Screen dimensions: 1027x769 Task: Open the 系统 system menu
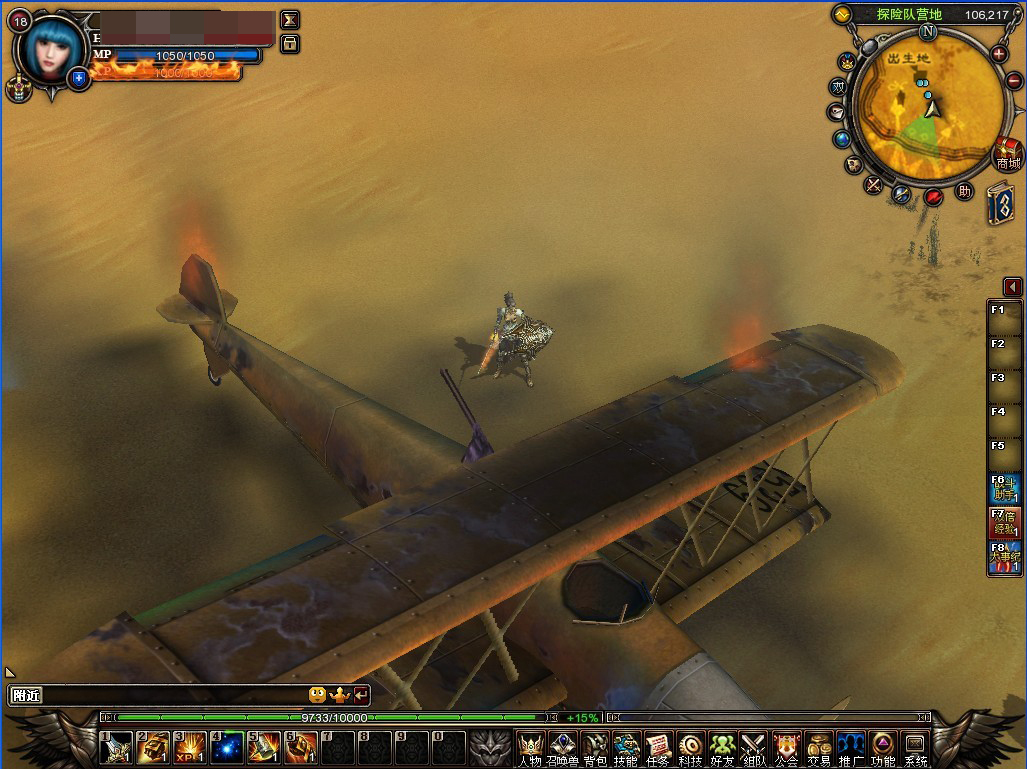(915, 746)
